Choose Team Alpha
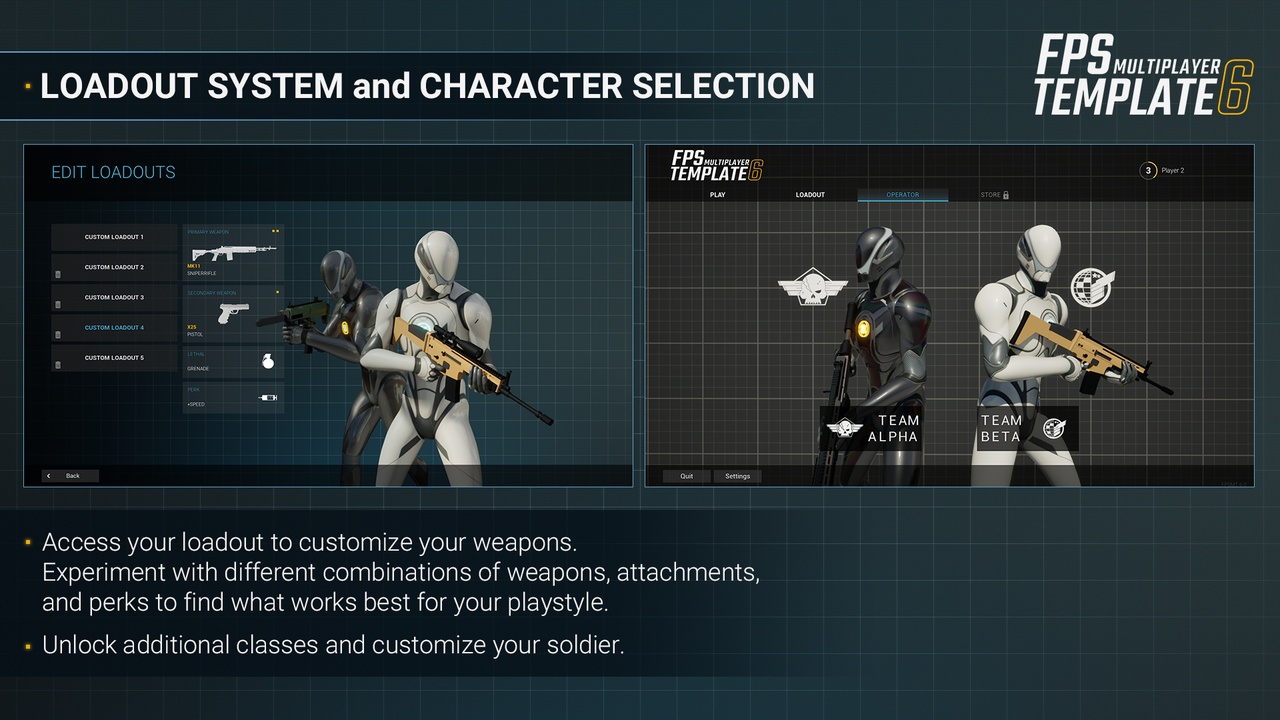 click(872, 428)
